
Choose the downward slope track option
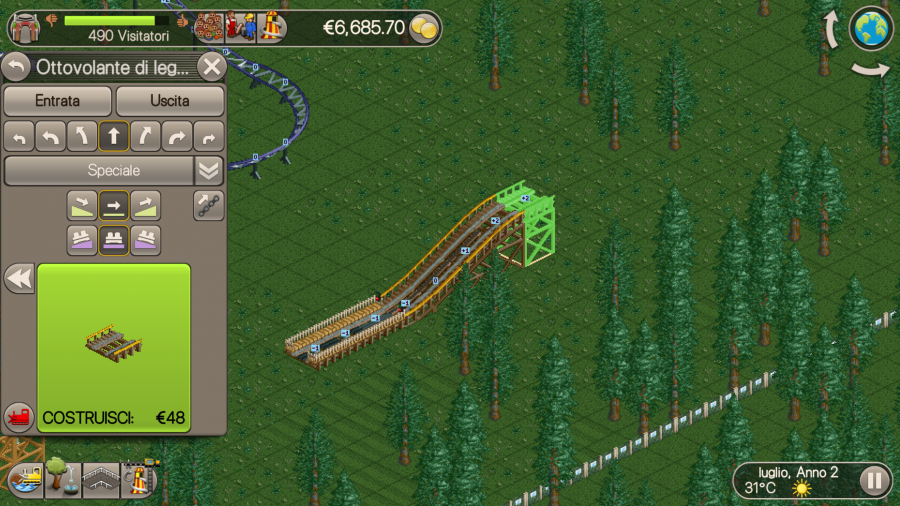82,205
